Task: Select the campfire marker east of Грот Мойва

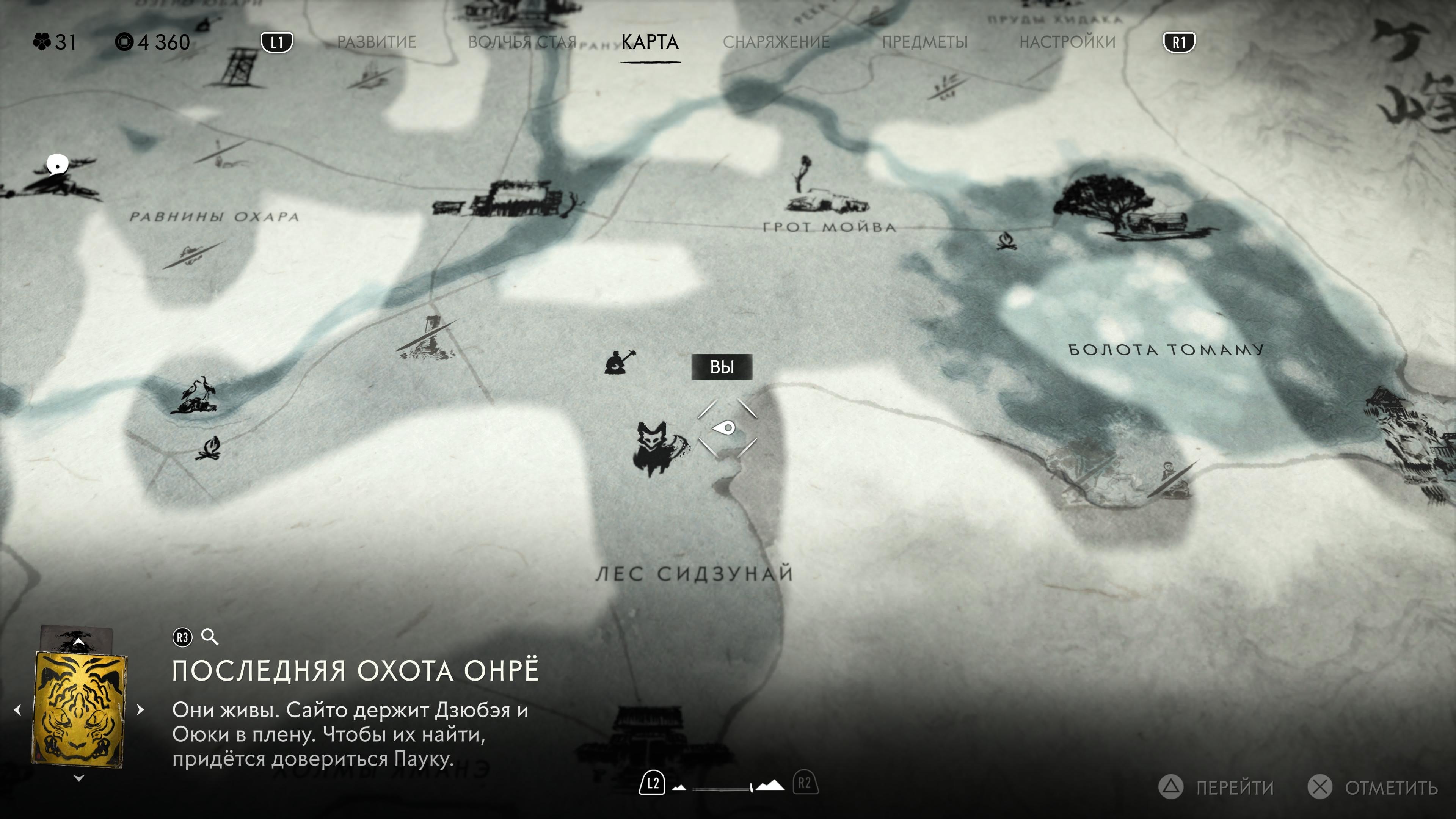Action: (x=1006, y=242)
